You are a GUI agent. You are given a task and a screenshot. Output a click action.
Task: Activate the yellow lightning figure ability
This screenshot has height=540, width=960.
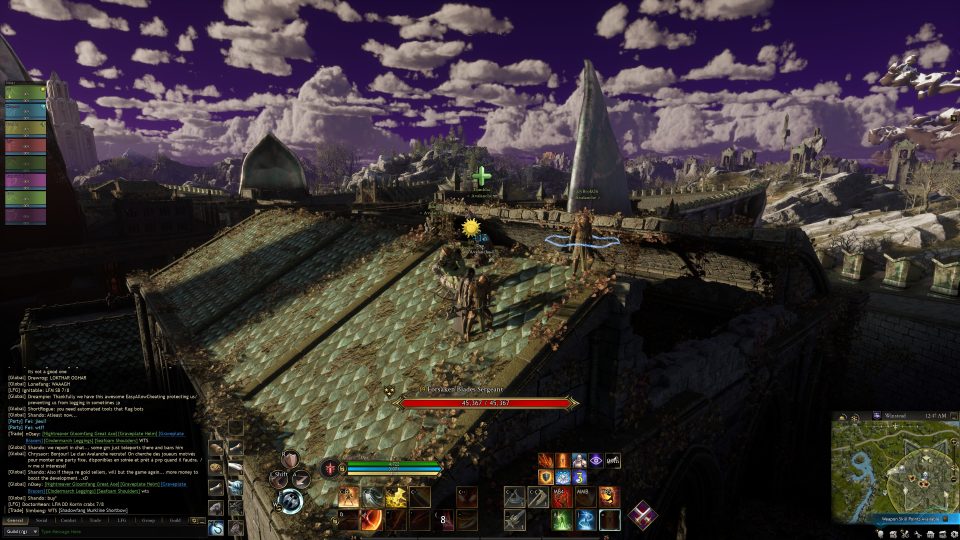pyautogui.click(x=397, y=497)
